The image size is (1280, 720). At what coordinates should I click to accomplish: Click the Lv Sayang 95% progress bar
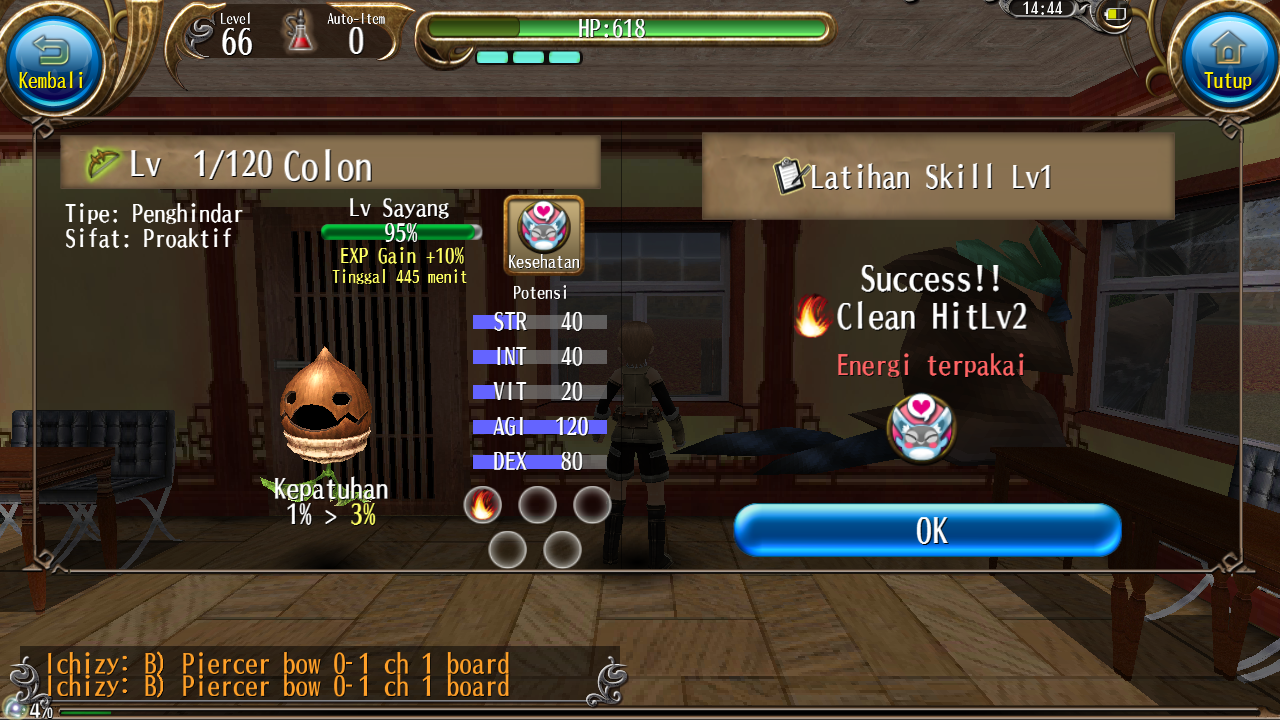400,232
